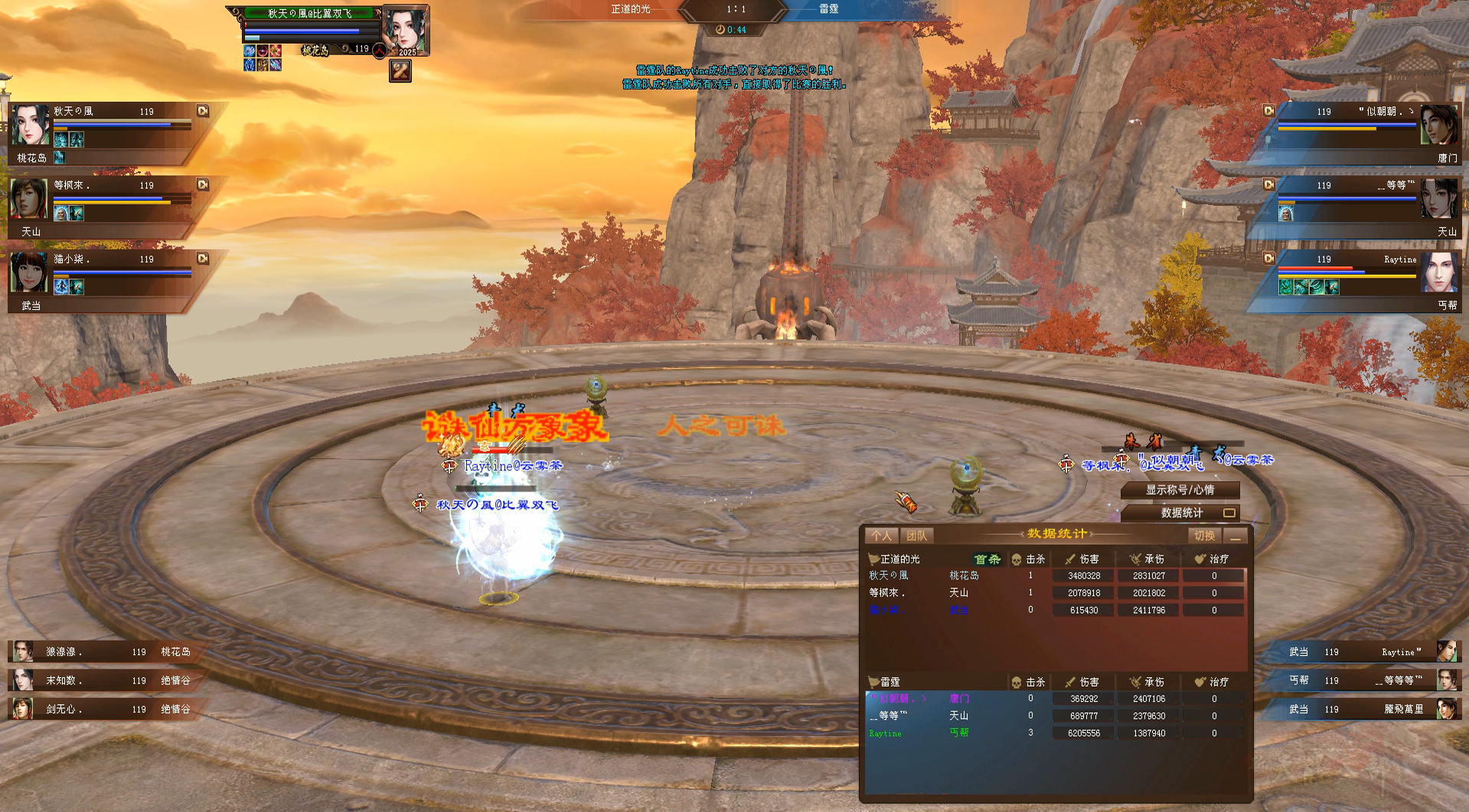This screenshot has width=1469, height=812.
Task: Switch to the 个人 tab
Action: pos(881,536)
